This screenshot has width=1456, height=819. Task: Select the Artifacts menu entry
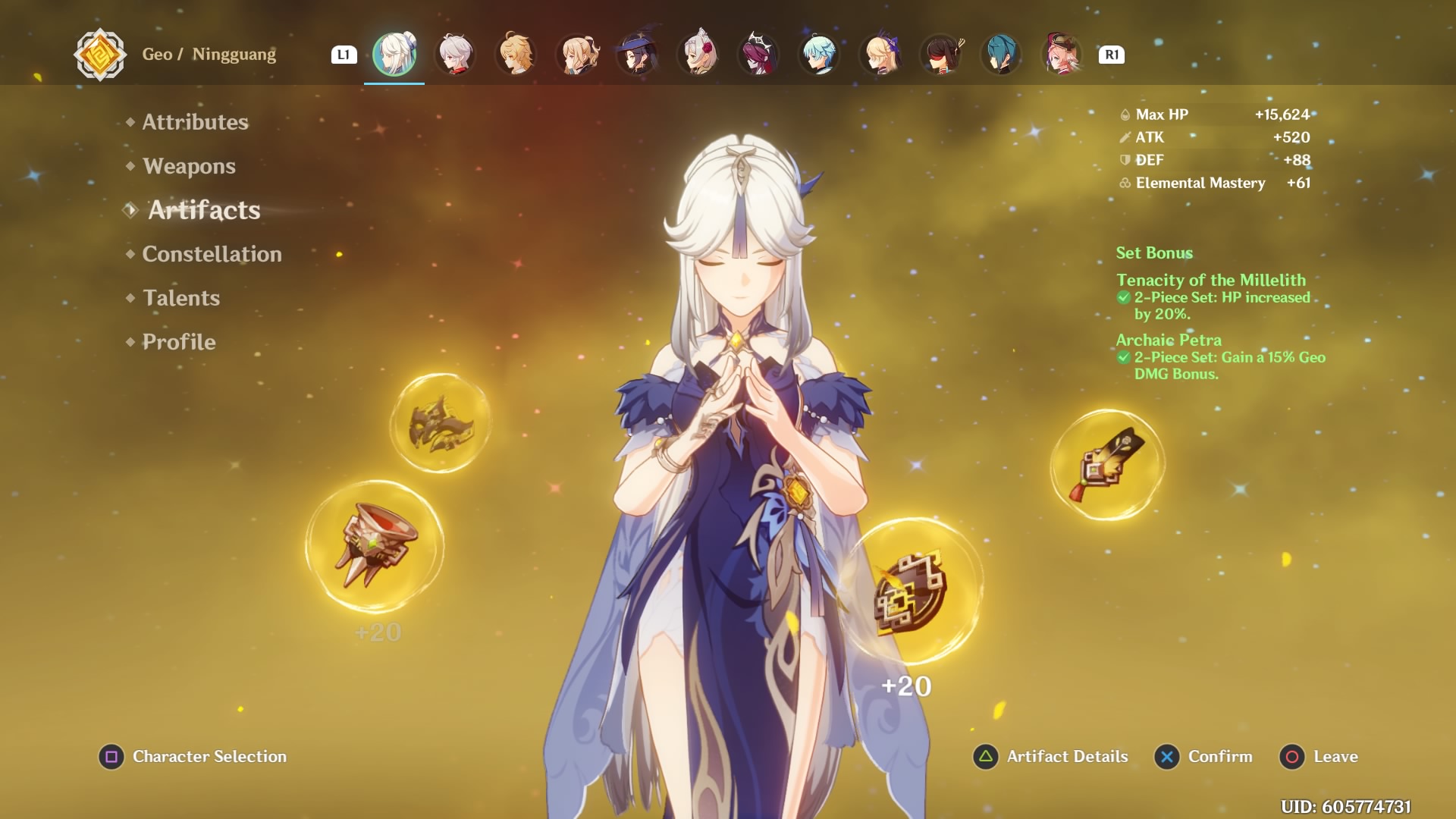click(x=204, y=210)
